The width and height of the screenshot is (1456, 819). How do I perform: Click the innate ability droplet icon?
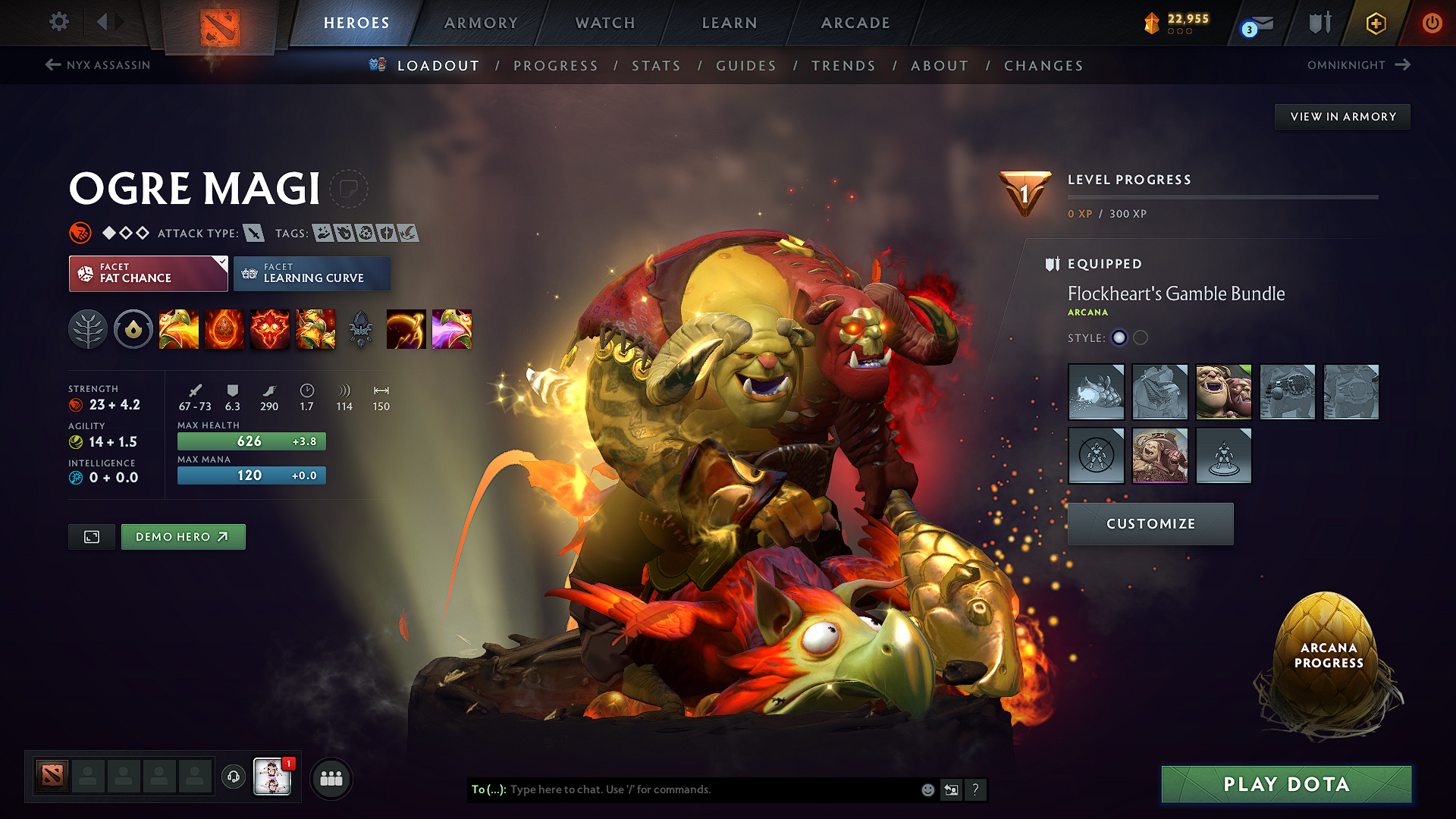133,329
